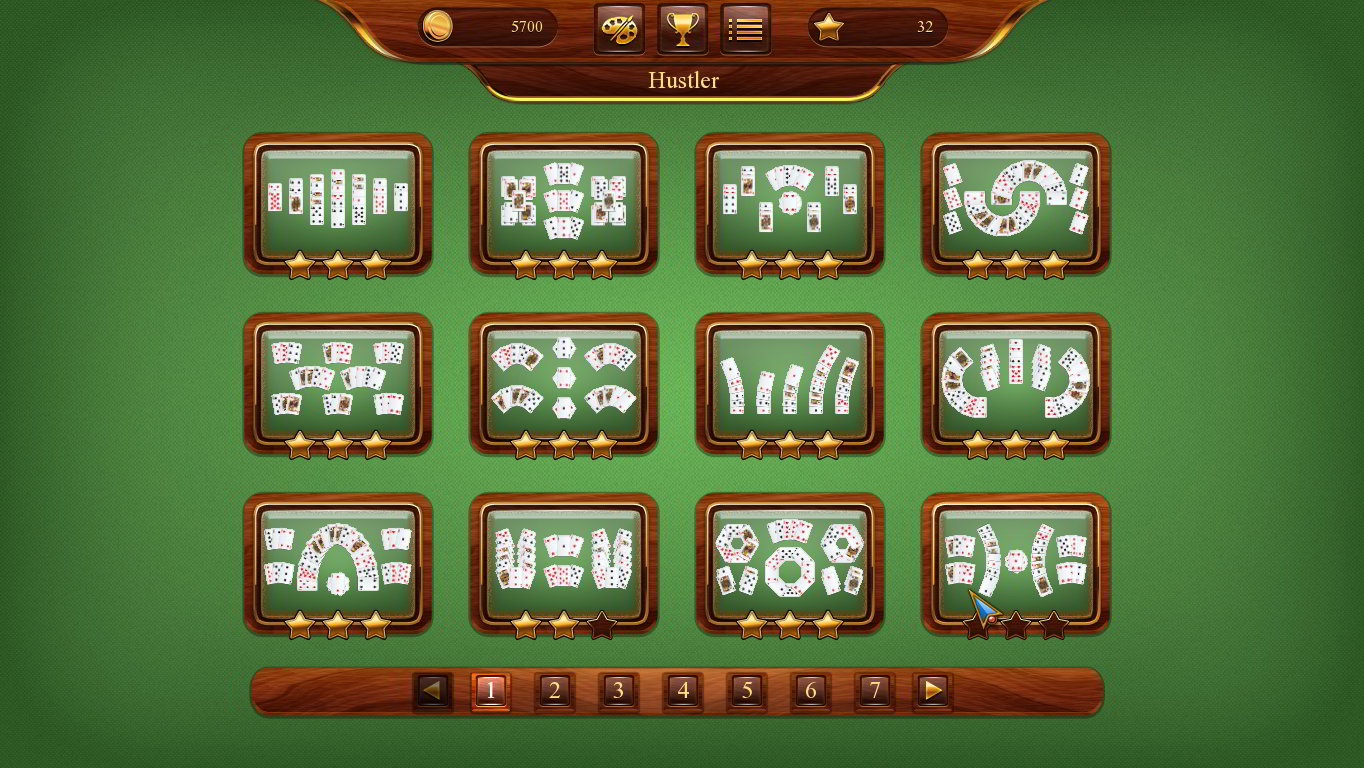Click the page 3 button

pyautogui.click(x=618, y=690)
